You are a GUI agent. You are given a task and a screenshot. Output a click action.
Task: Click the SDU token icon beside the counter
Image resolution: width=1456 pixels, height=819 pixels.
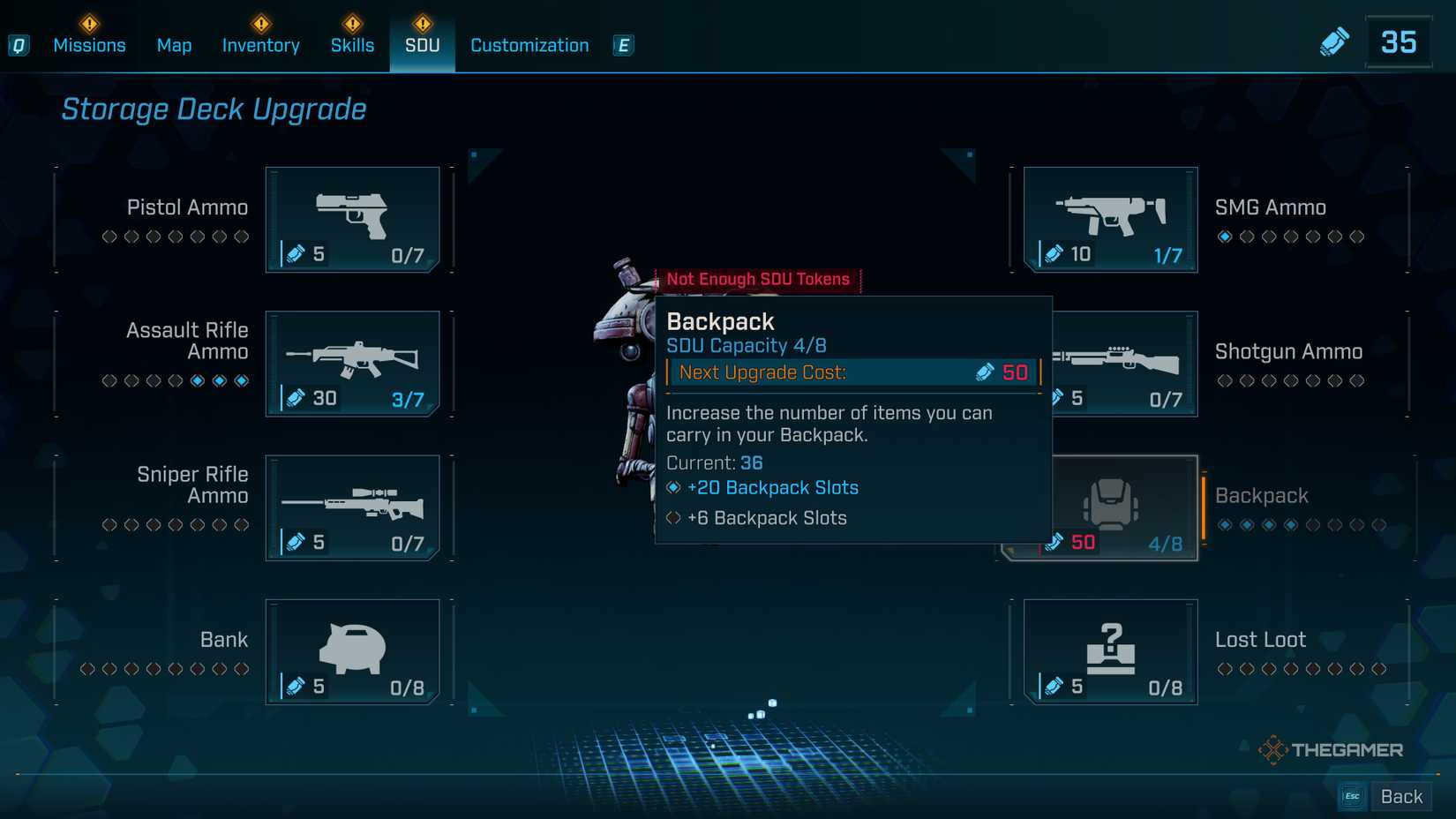click(1335, 41)
